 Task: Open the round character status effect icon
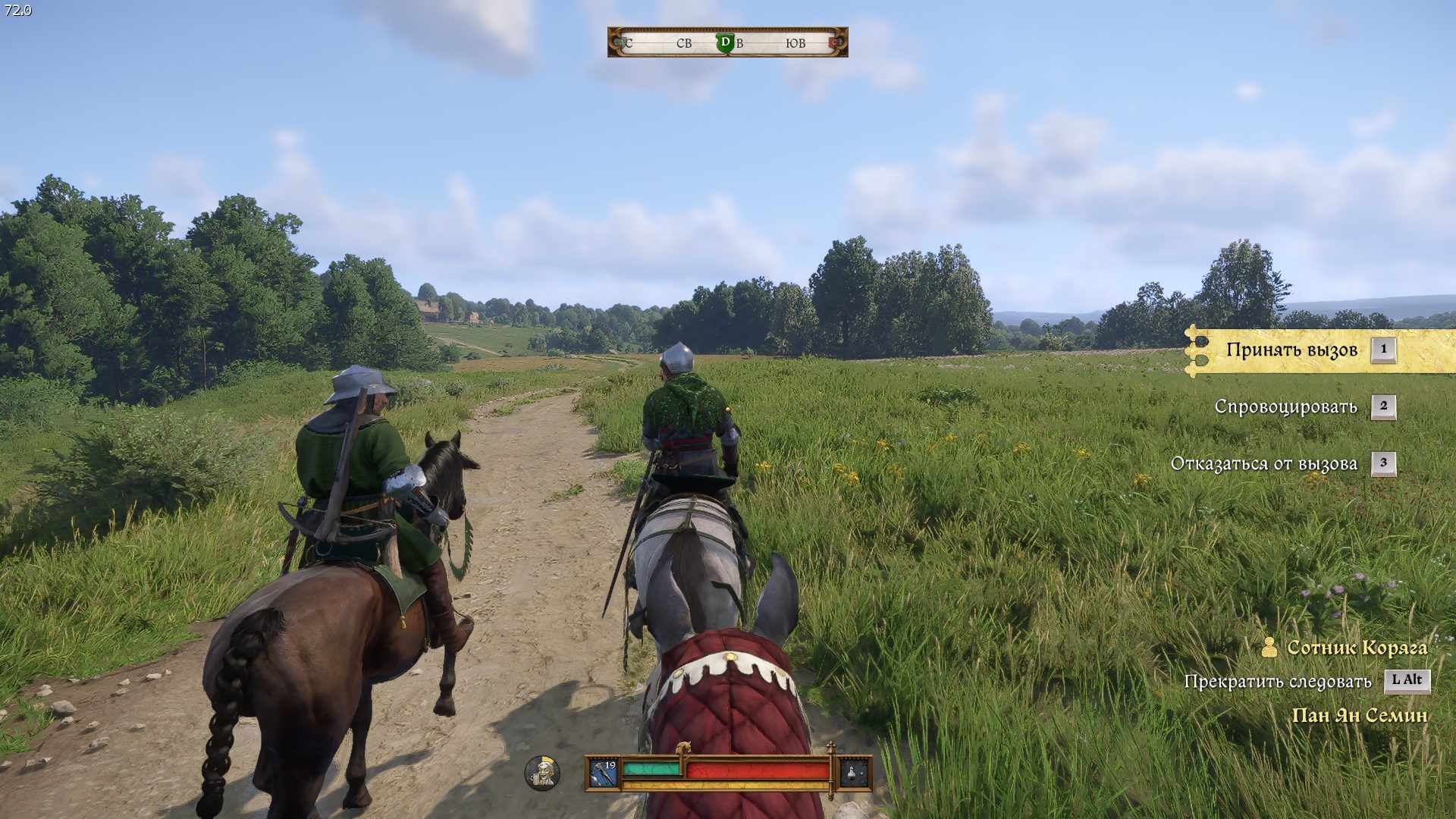(x=542, y=773)
